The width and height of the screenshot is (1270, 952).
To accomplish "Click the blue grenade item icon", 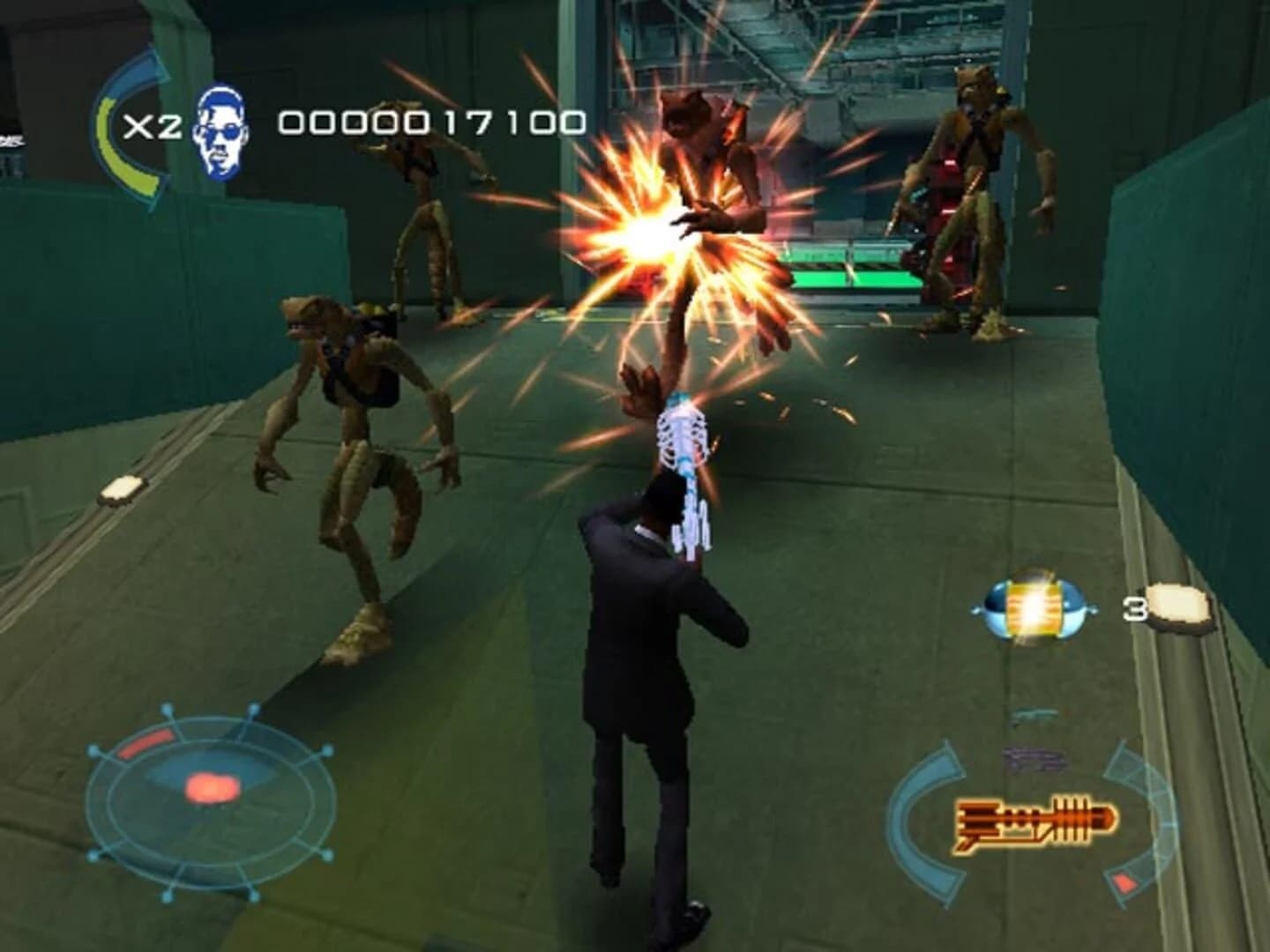I will (1032, 608).
